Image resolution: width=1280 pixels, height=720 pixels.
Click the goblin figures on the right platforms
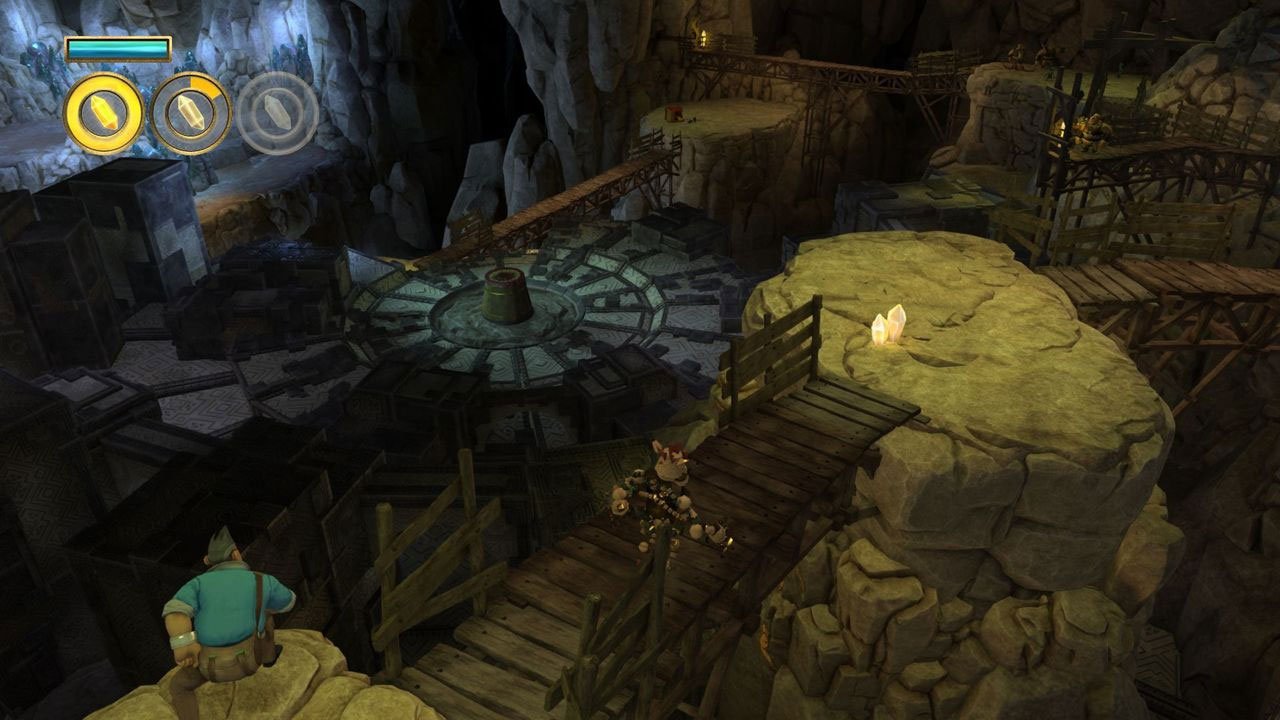pos(1088,130)
